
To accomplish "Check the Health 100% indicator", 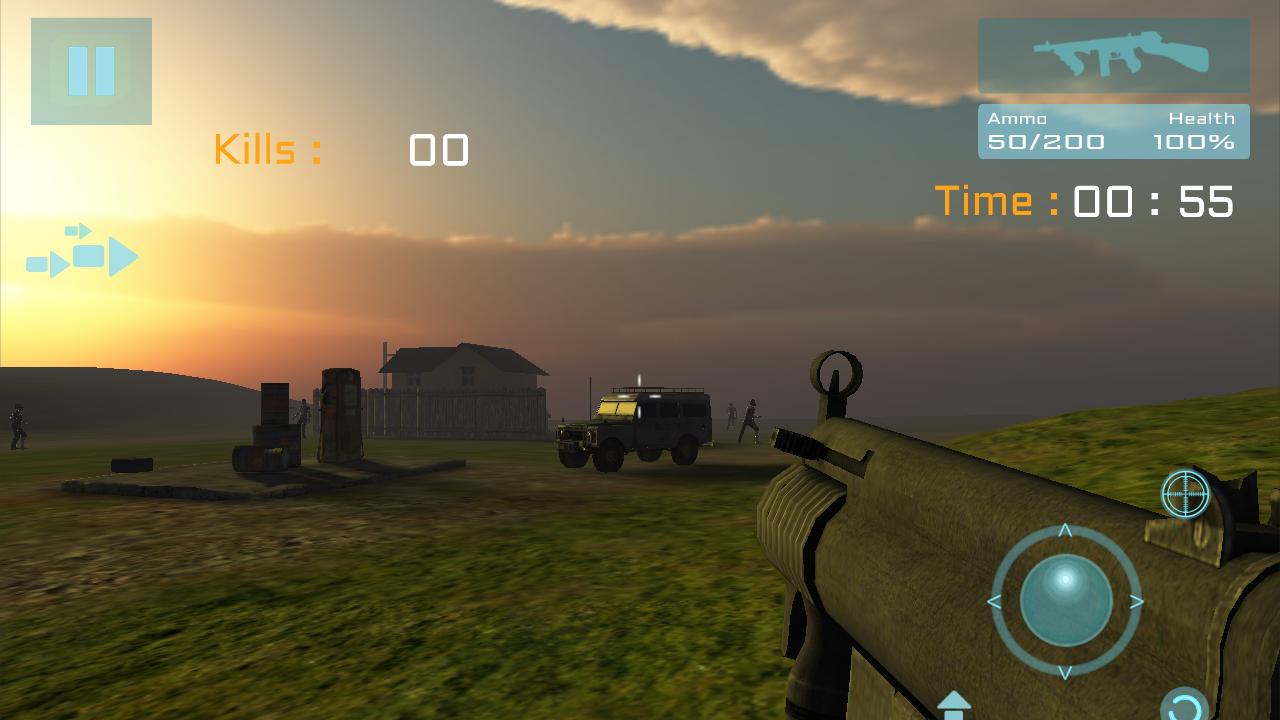I will point(1196,141).
